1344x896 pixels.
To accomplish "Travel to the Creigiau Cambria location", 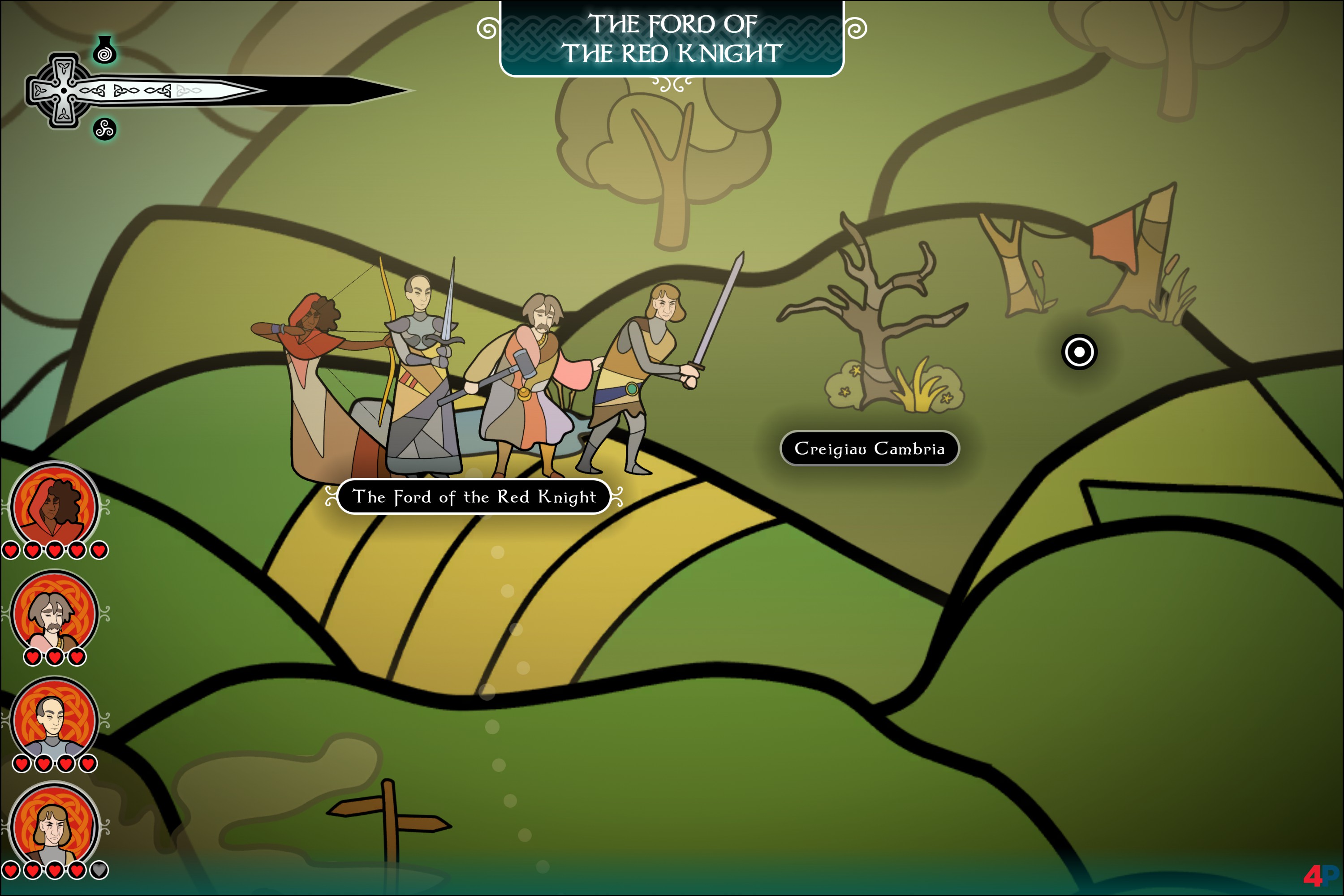I will tap(869, 448).
